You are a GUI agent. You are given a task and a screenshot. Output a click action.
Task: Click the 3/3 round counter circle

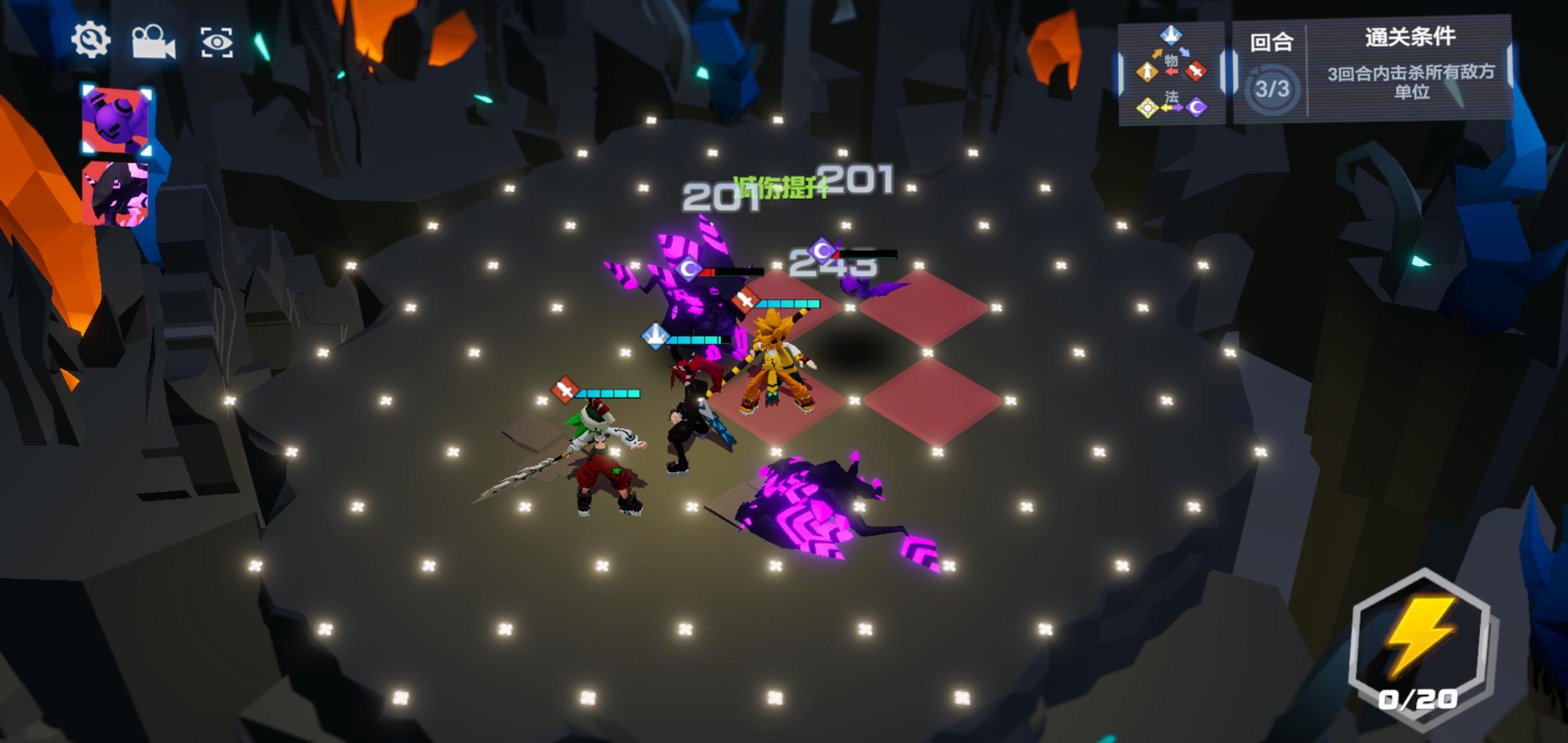tap(1272, 89)
